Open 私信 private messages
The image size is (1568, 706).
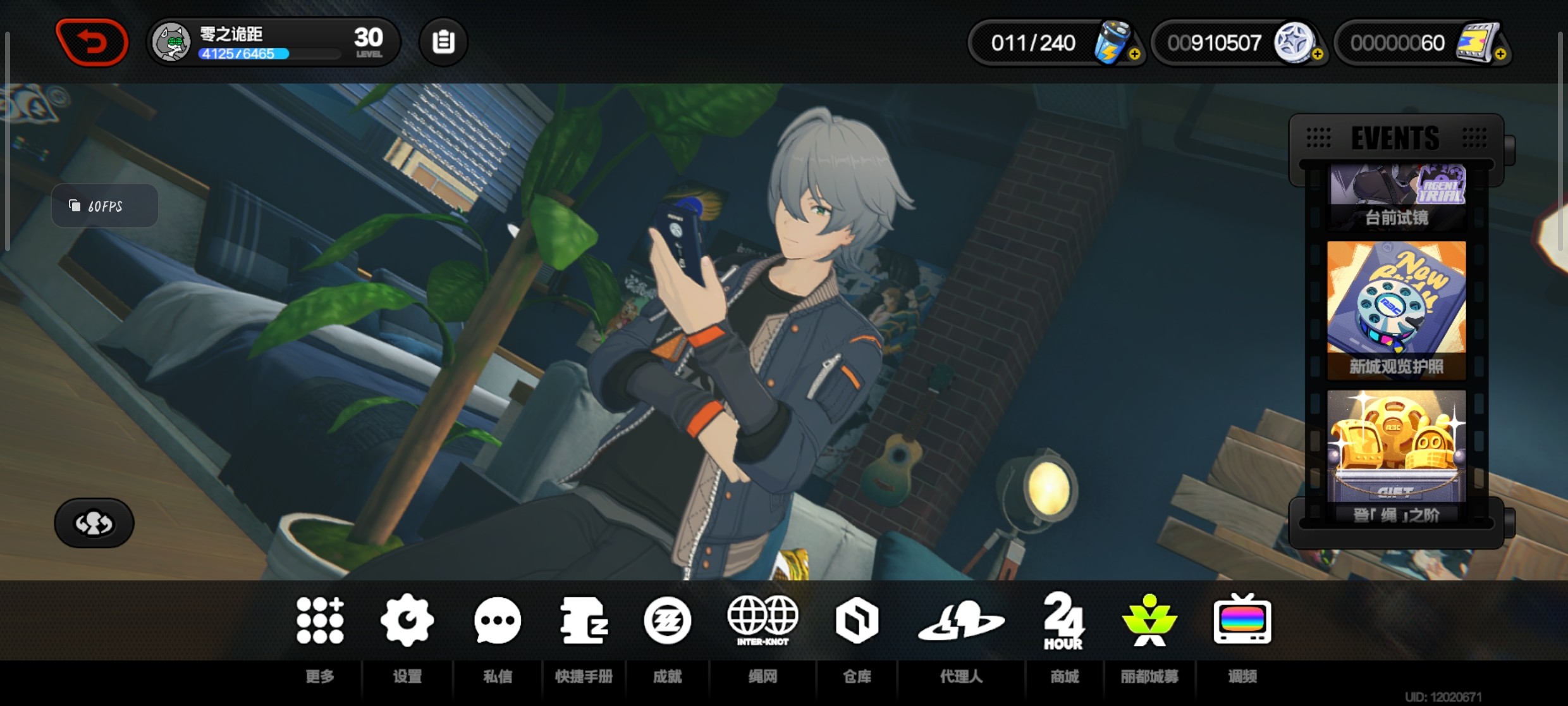point(498,621)
